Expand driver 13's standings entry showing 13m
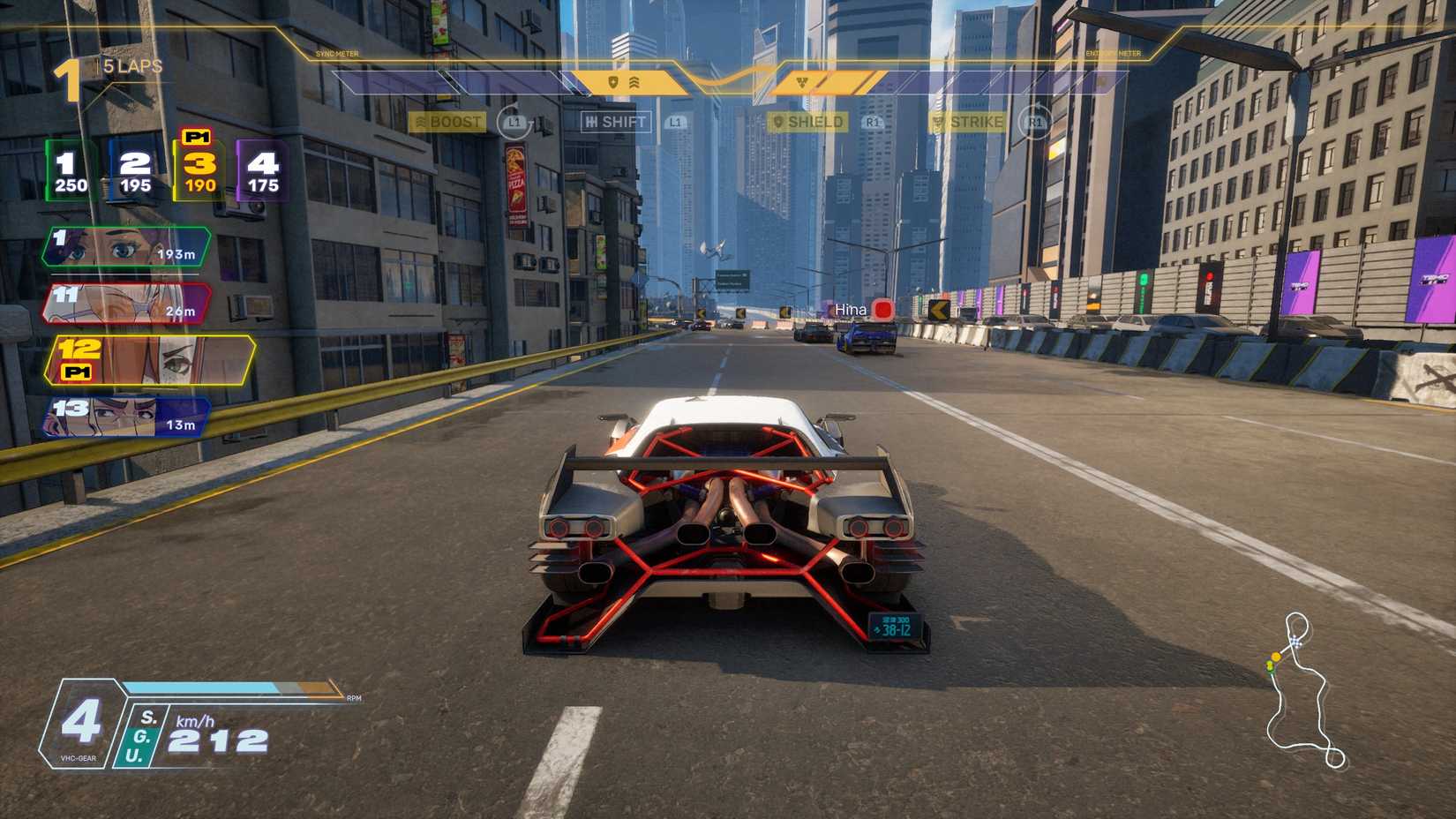The height and width of the screenshot is (819, 1456). 124,417
